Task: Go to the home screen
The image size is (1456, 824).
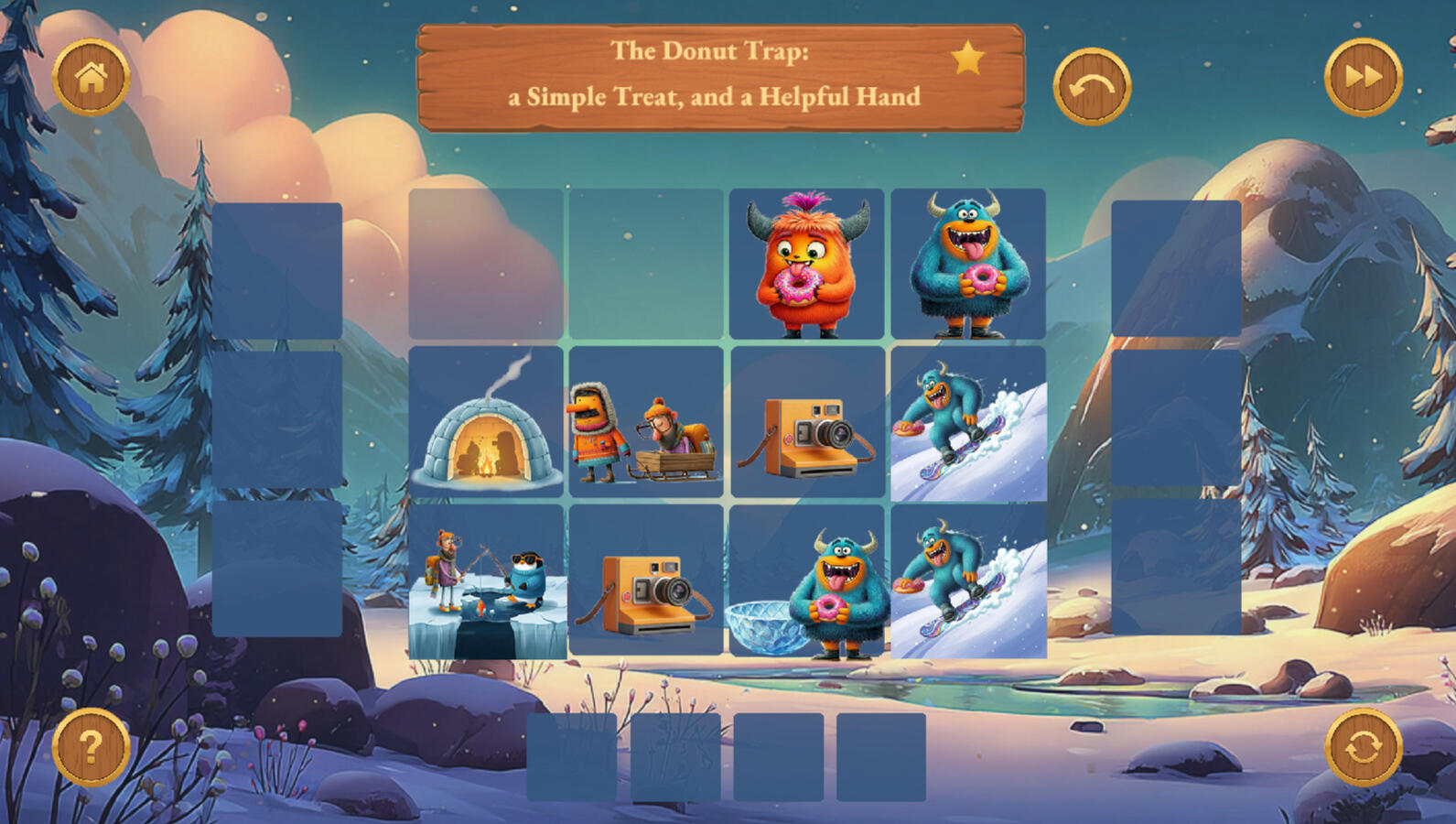Action: pos(91,78)
